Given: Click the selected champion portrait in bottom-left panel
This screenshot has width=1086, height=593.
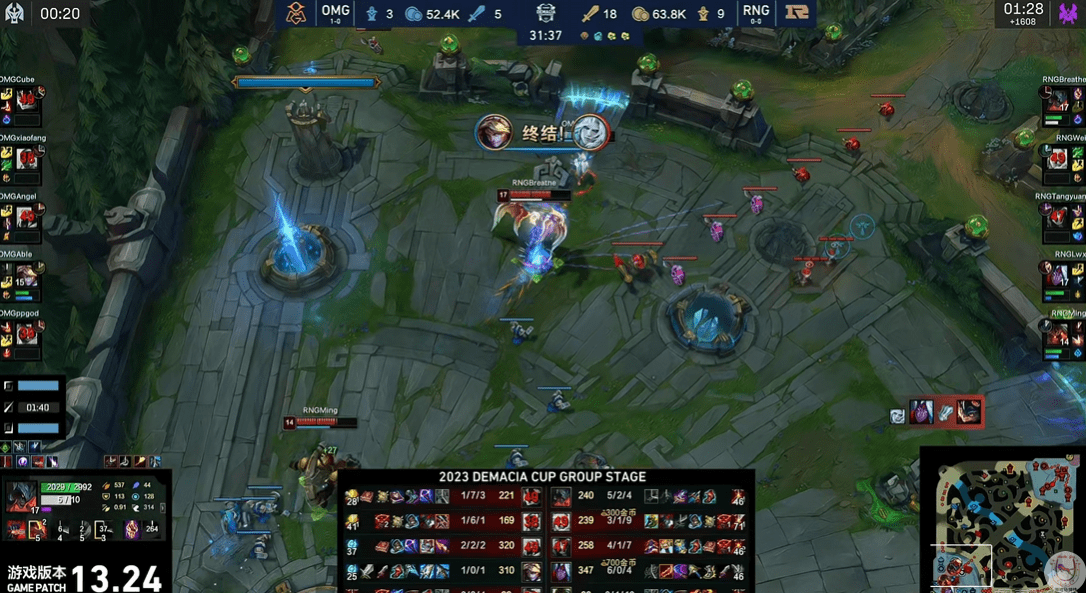Looking at the screenshot, I should pyautogui.click(x=22, y=497).
